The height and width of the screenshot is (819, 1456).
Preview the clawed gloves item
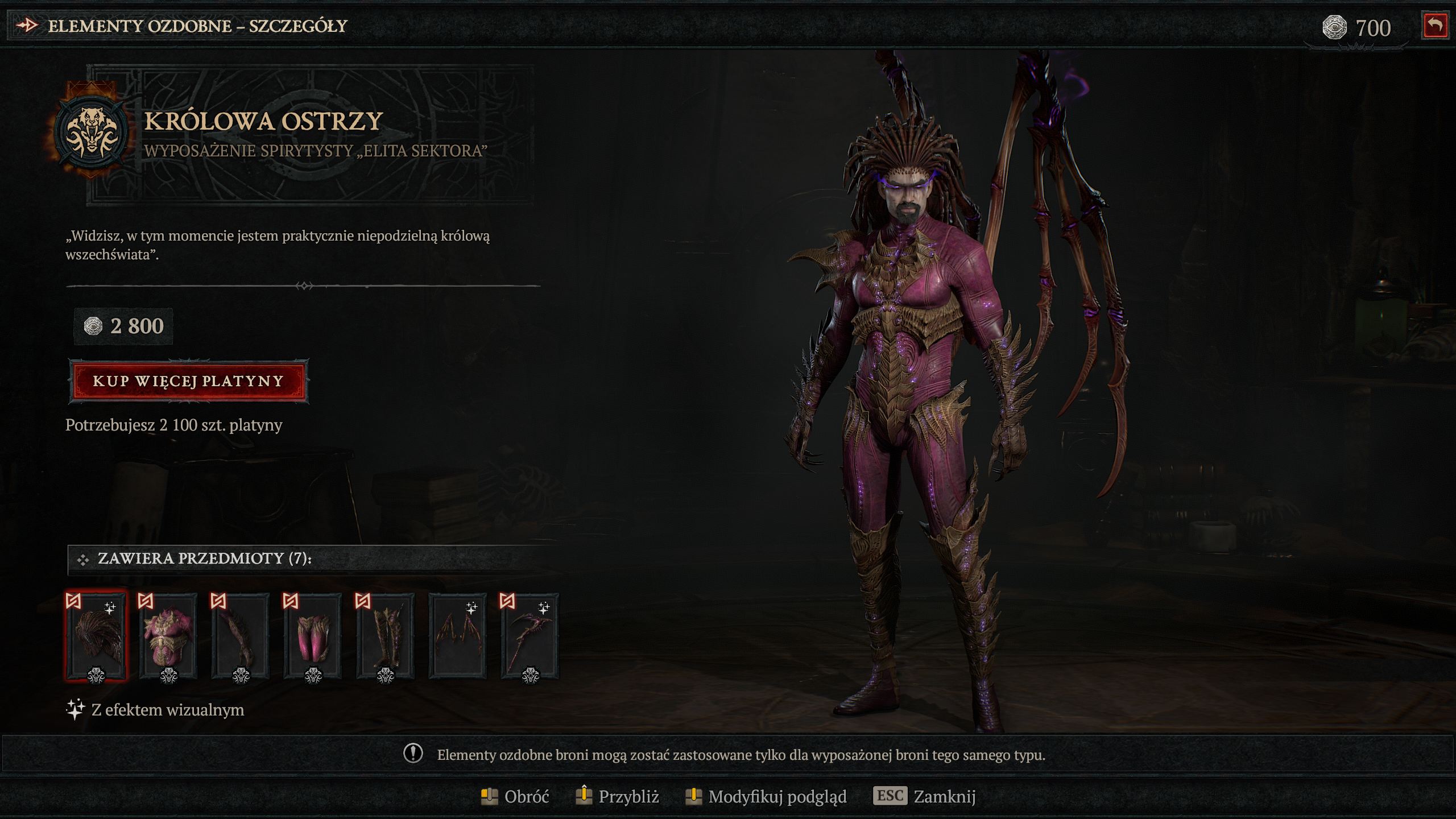(x=241, y=636)
